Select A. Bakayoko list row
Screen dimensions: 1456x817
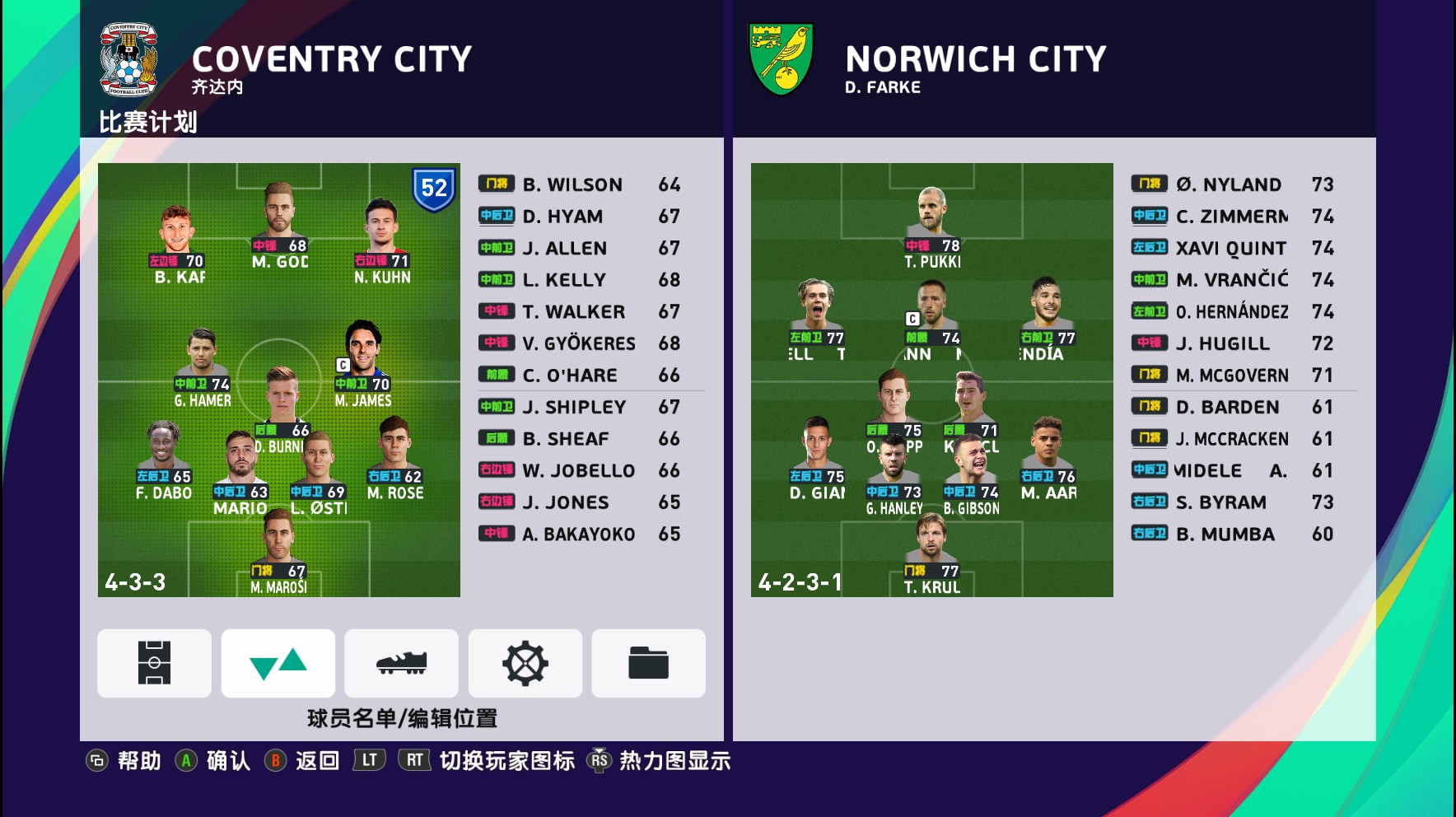pos(580,535)
